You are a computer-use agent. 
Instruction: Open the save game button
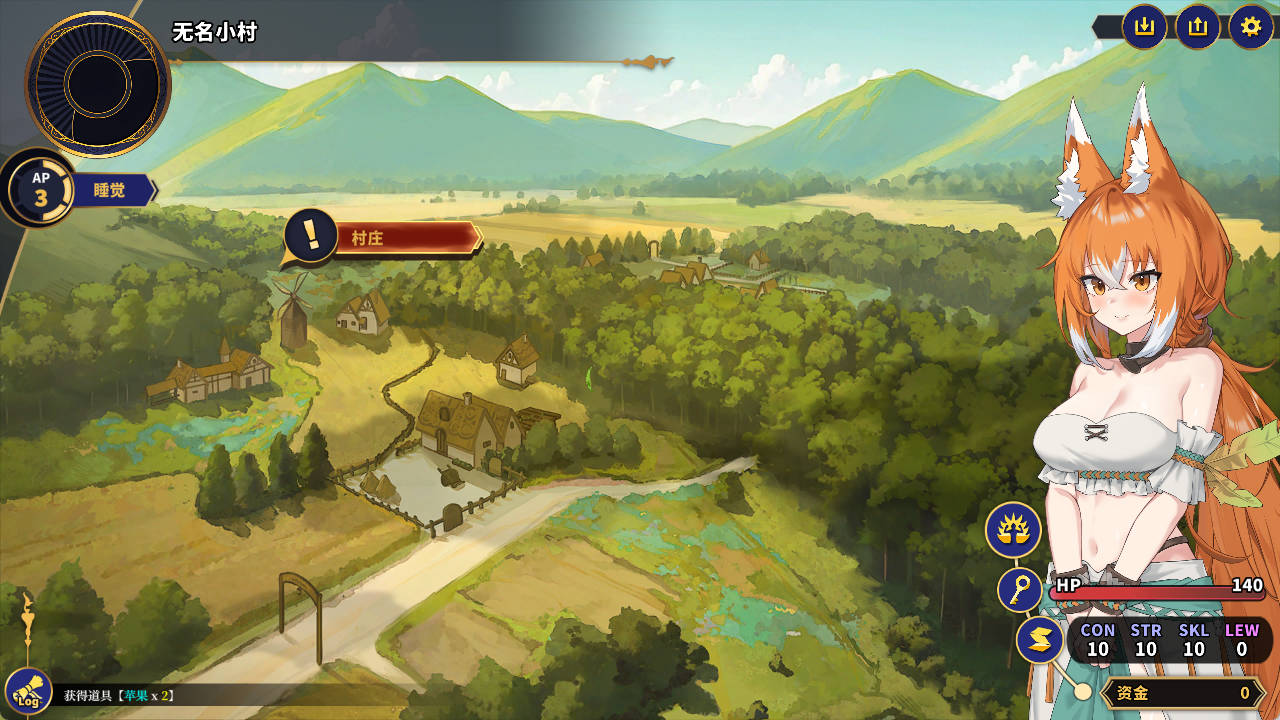[1145, 27]
